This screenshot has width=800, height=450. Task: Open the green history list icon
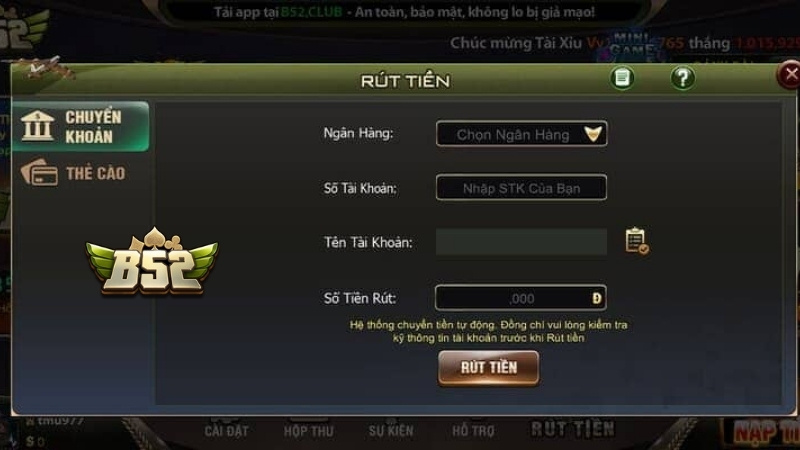(623, 78)
